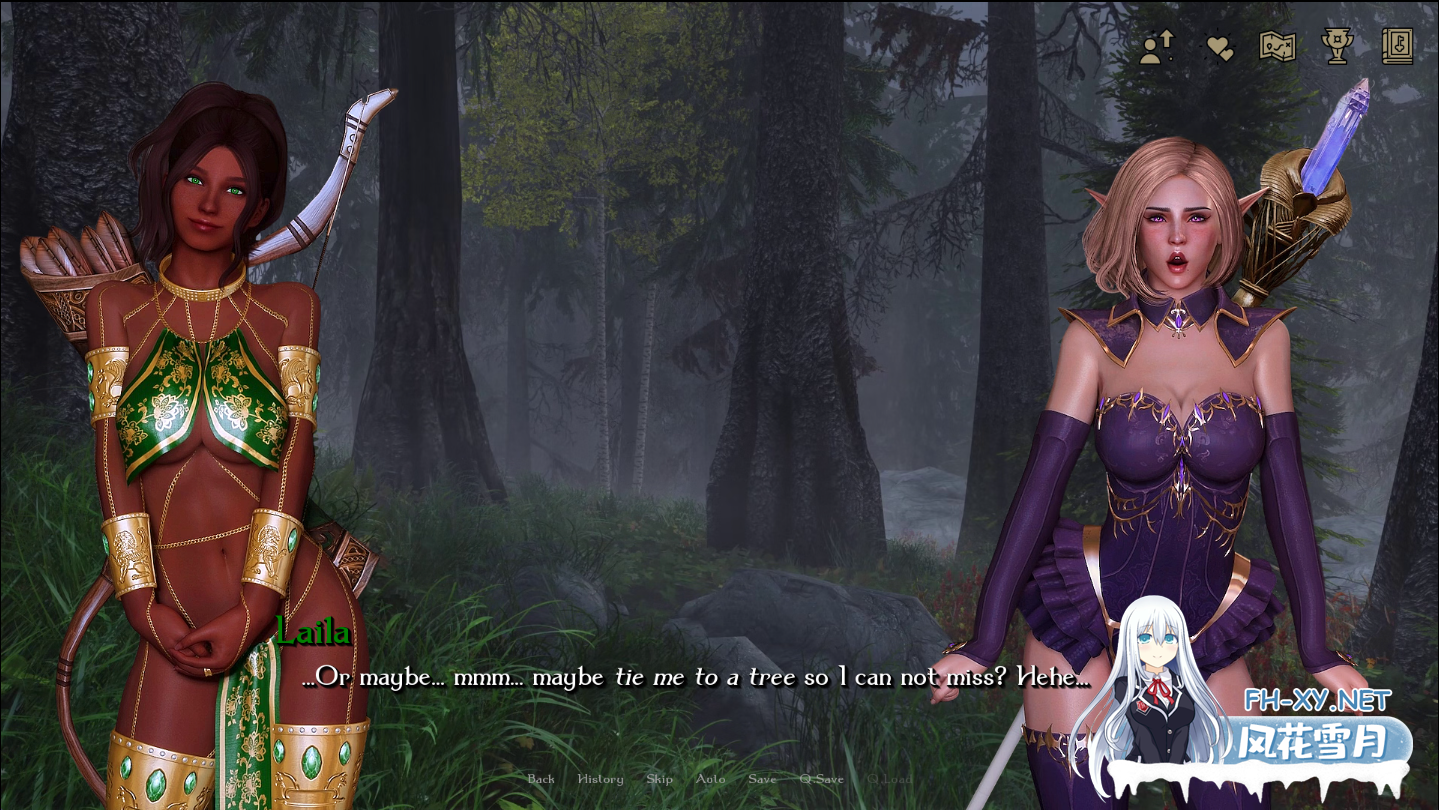This screenshot has width=1439, height=810.
Task: Go Back to the previous line
Action: [x=541, y=779]
